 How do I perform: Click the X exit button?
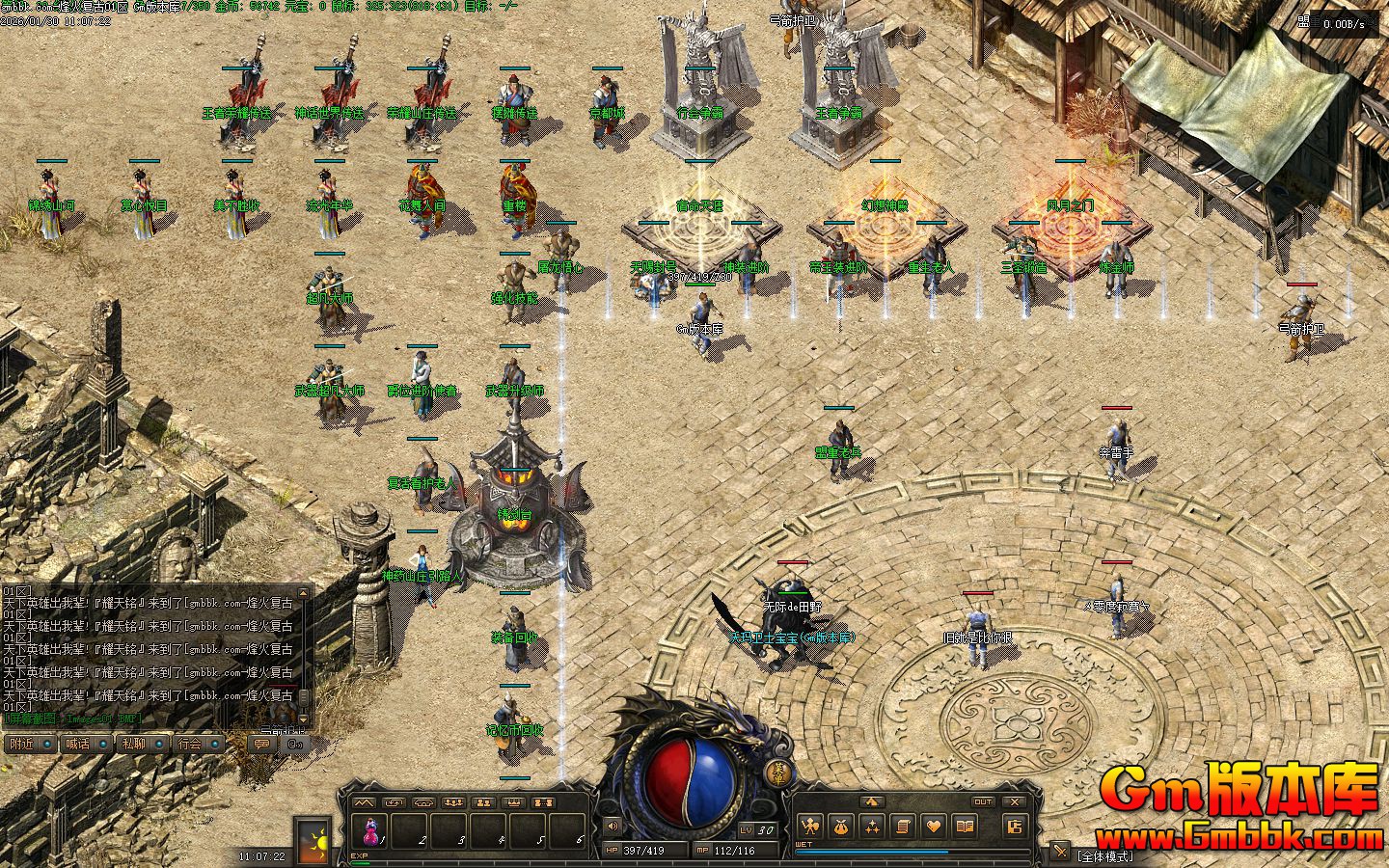pyautogui.click(x=1014, y=801)
